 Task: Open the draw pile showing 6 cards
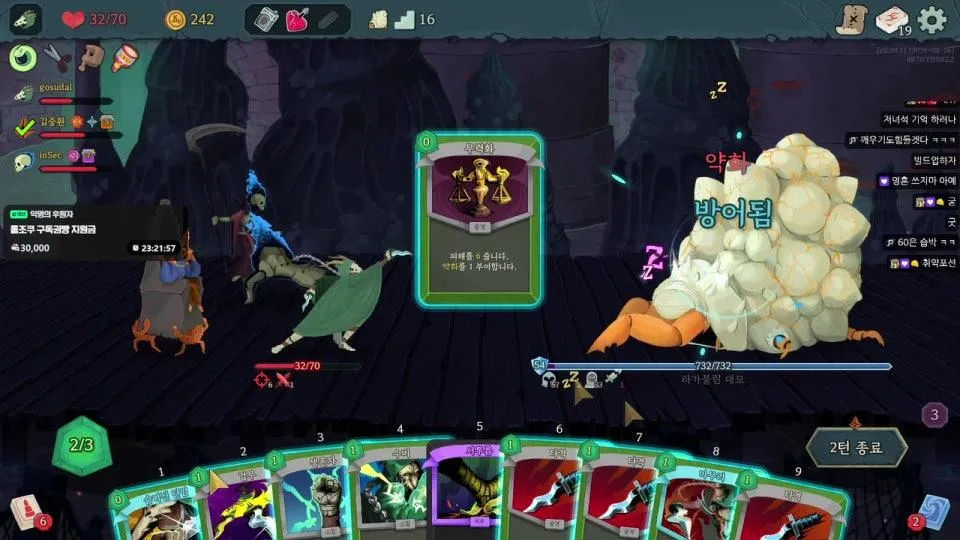click(24, 511)
